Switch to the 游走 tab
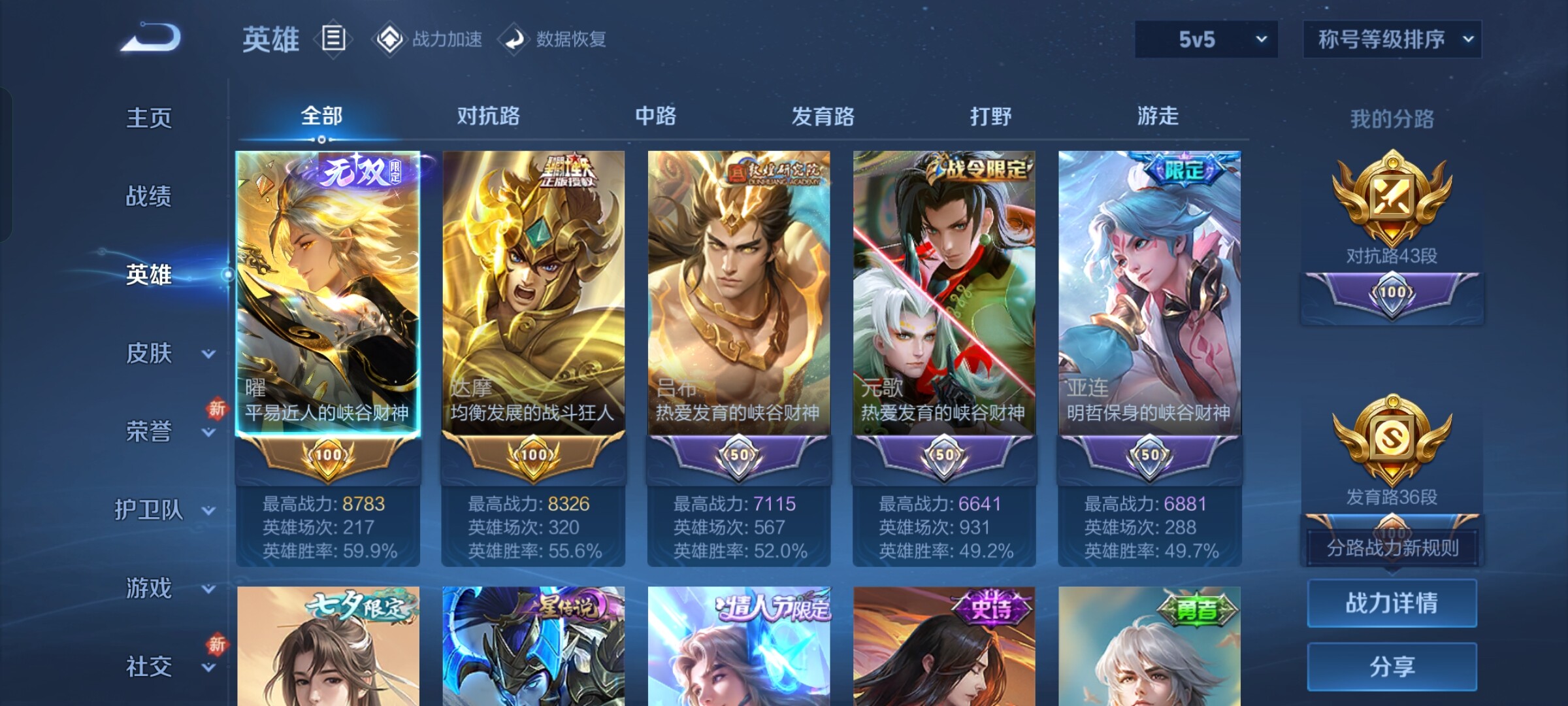The height and width of the screenshot is (706, 1568). coord(1158,116)
